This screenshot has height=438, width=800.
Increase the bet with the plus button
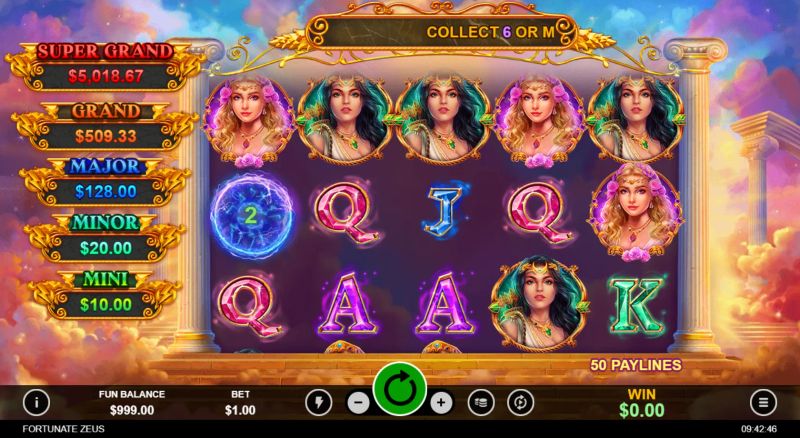(442, 402)
